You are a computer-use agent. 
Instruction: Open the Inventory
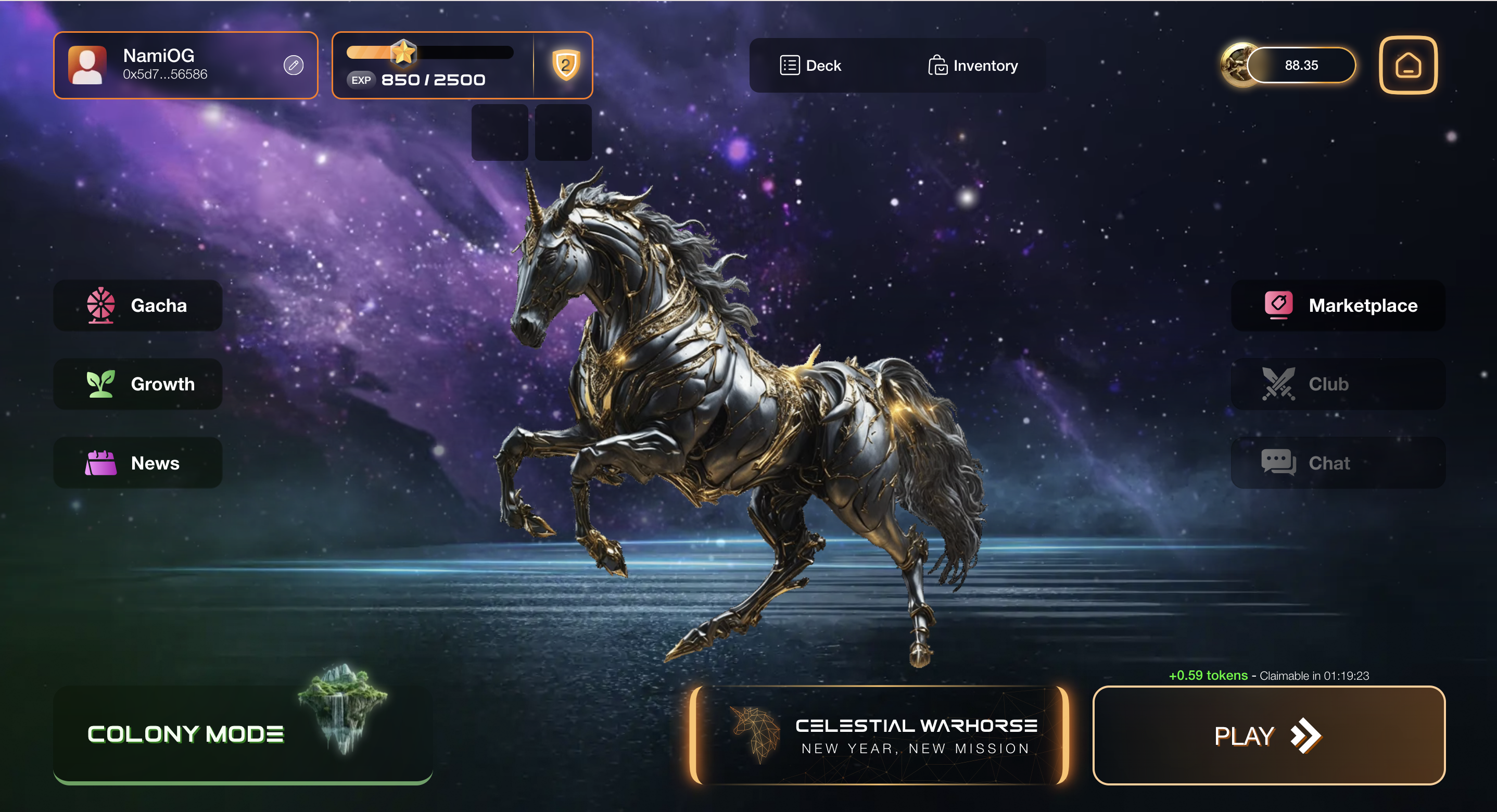click(x=973, y=66)
